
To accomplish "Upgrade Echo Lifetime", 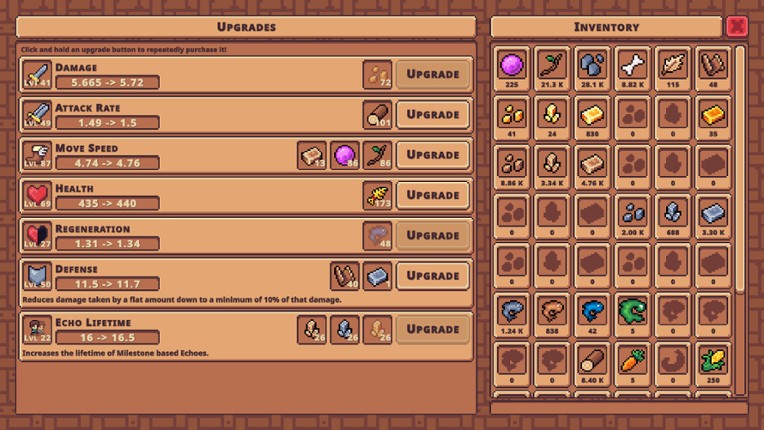I will click(x=433, y=329).
